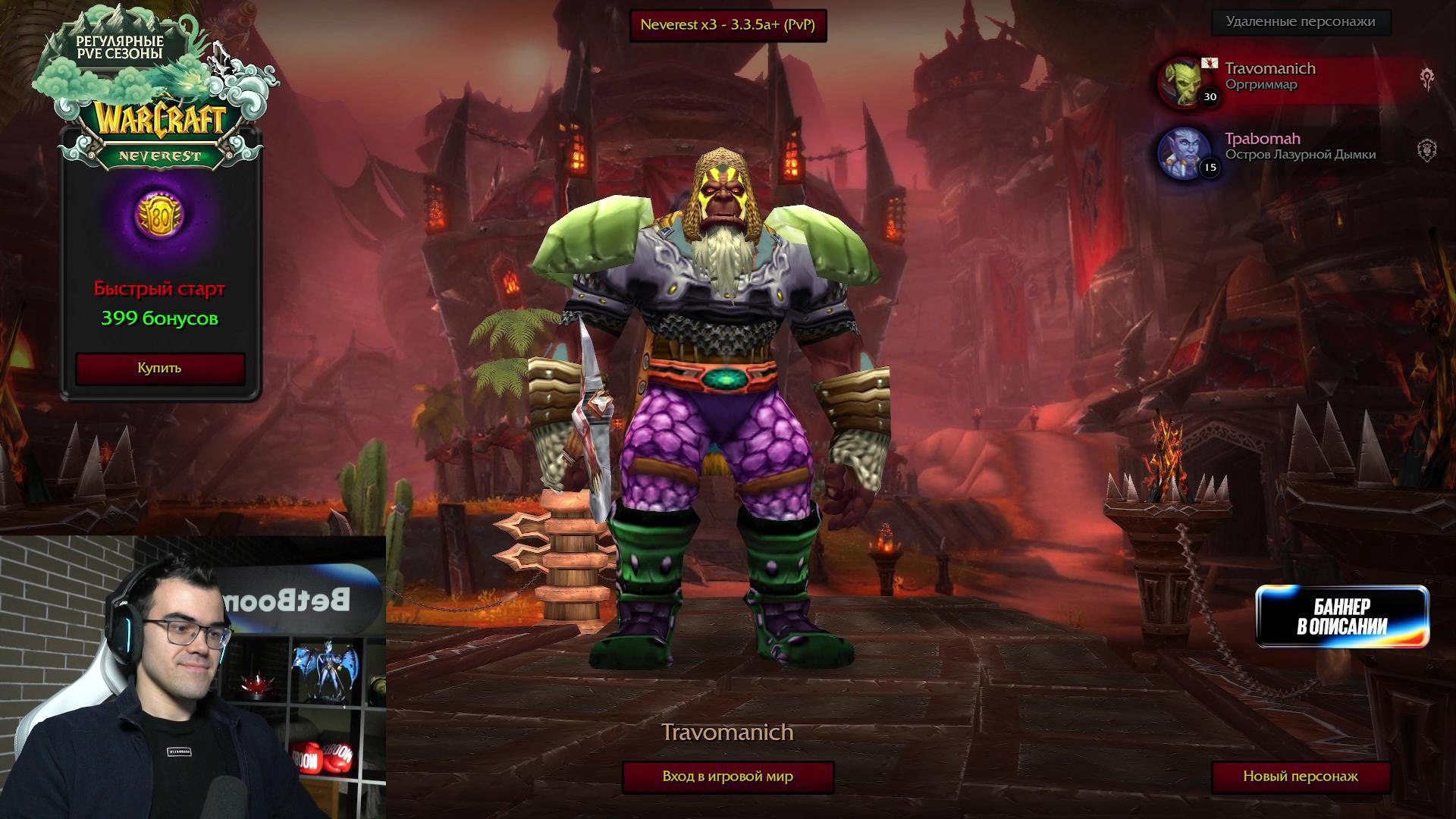
Task: Open the Neverest x3 realm selector
Action: (x=727, y=25)
